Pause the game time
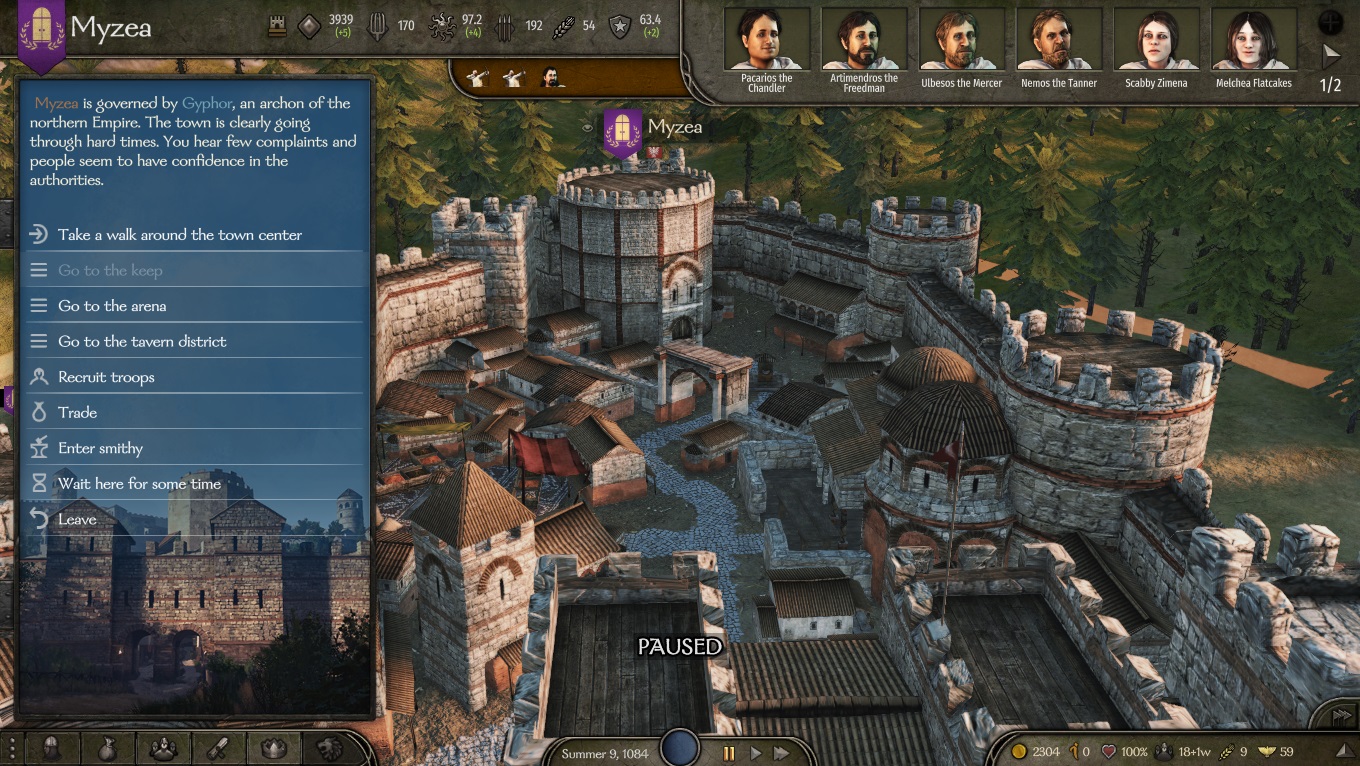Image resolution: width=1360 pixels, height=766 pixels. tap(729, 753)
